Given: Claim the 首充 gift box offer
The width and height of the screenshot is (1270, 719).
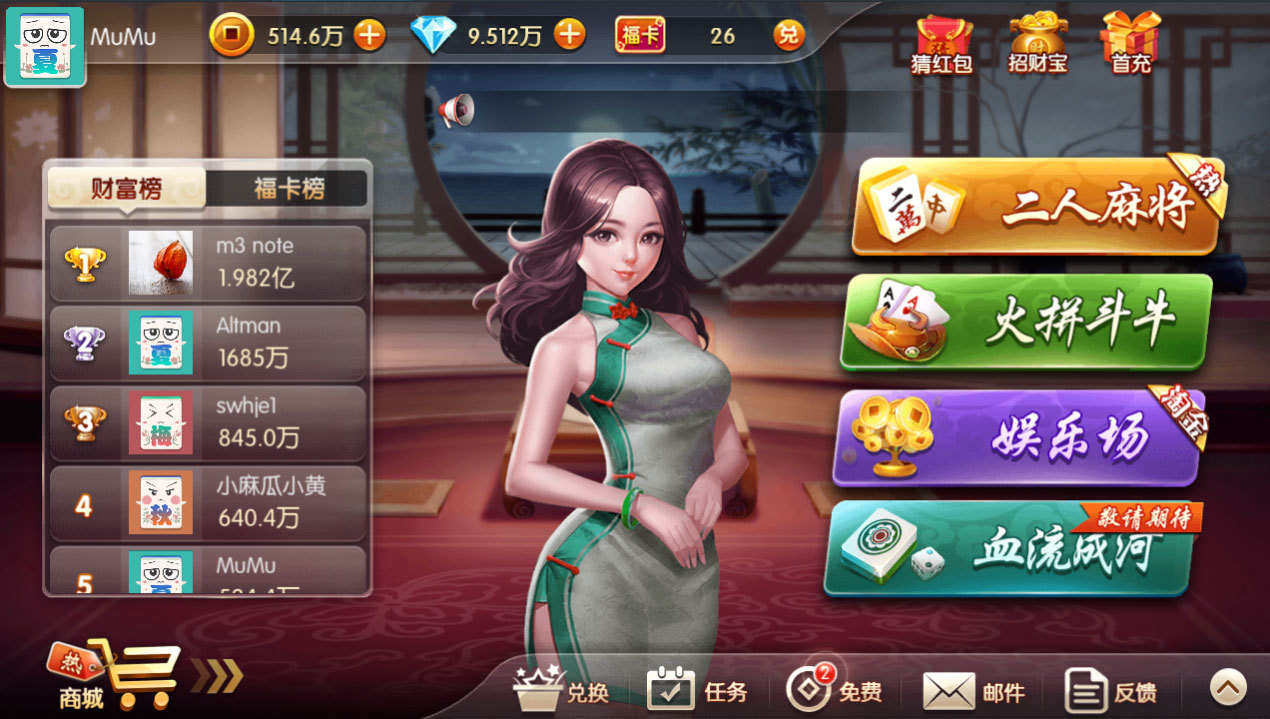Looking at the screenshot, I should (1131, 44).
